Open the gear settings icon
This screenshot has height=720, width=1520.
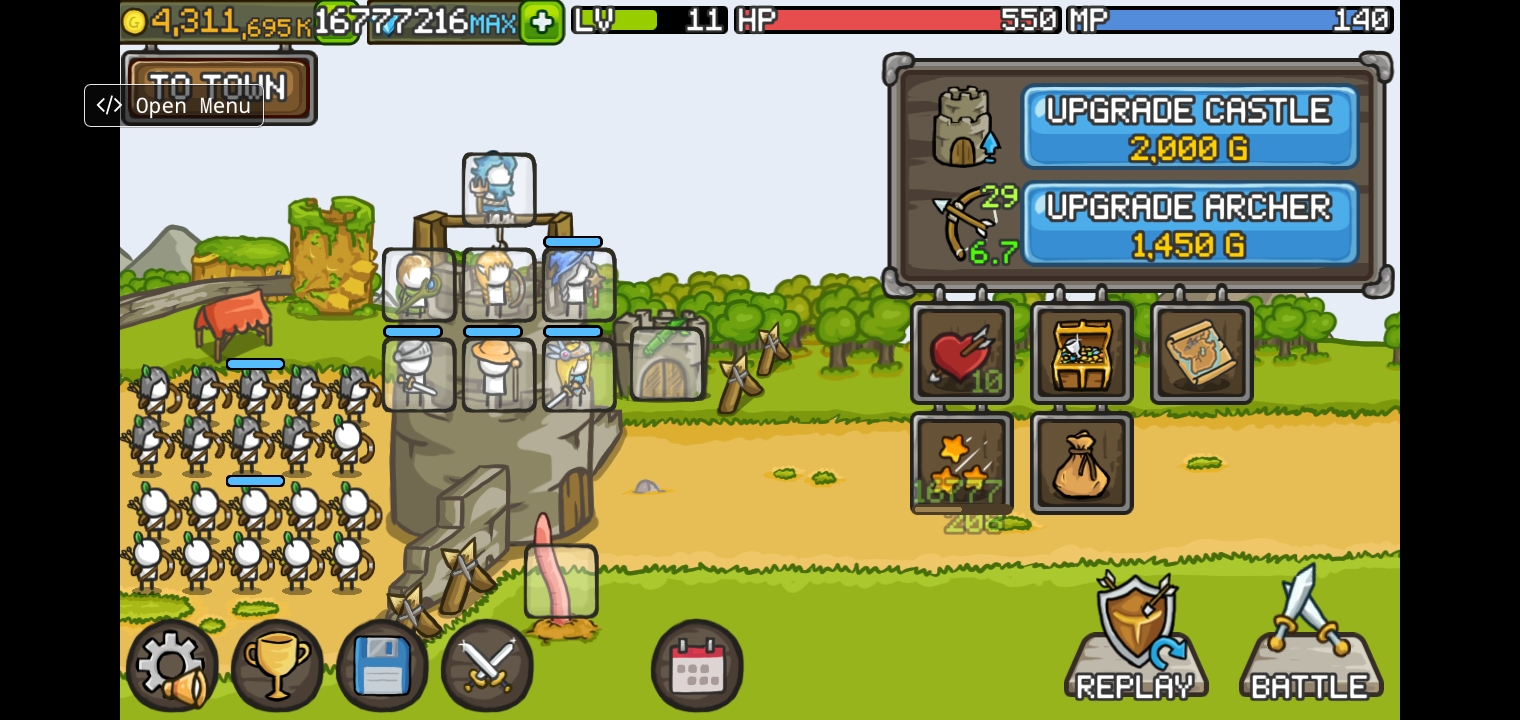coord(172,665)
